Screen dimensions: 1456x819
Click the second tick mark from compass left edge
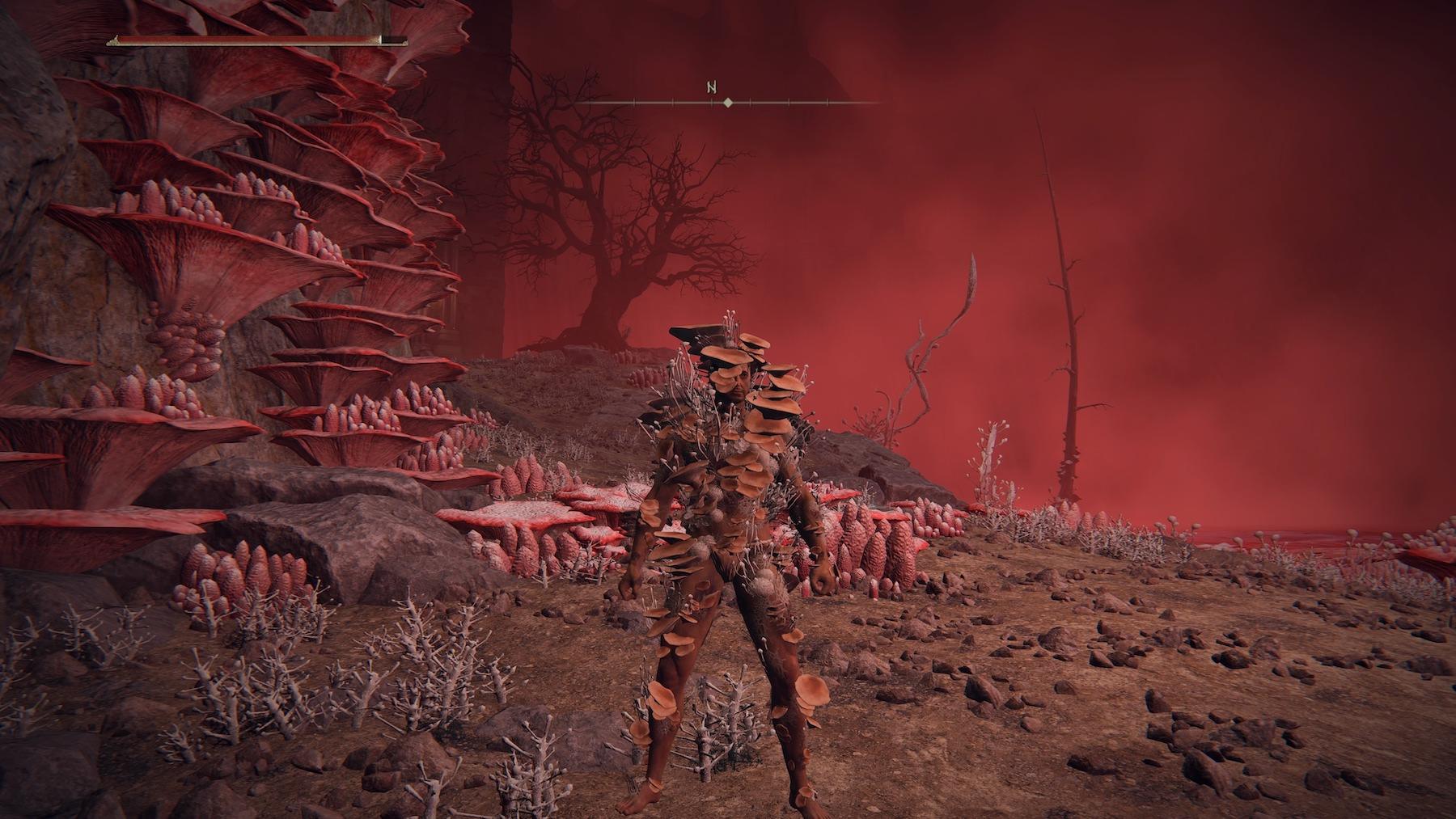tap(673, 102)
